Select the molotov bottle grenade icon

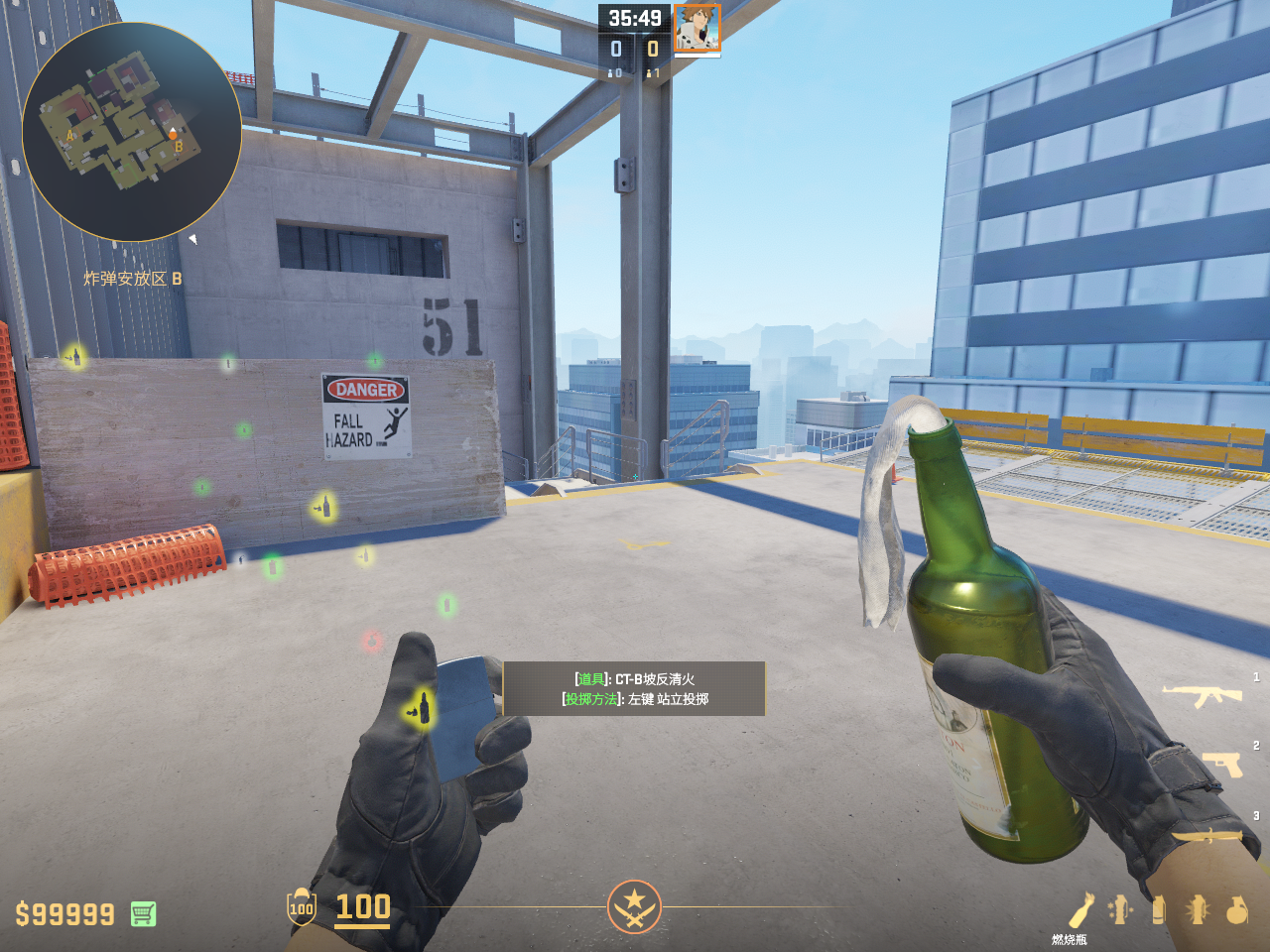(x=1080, y=909)
